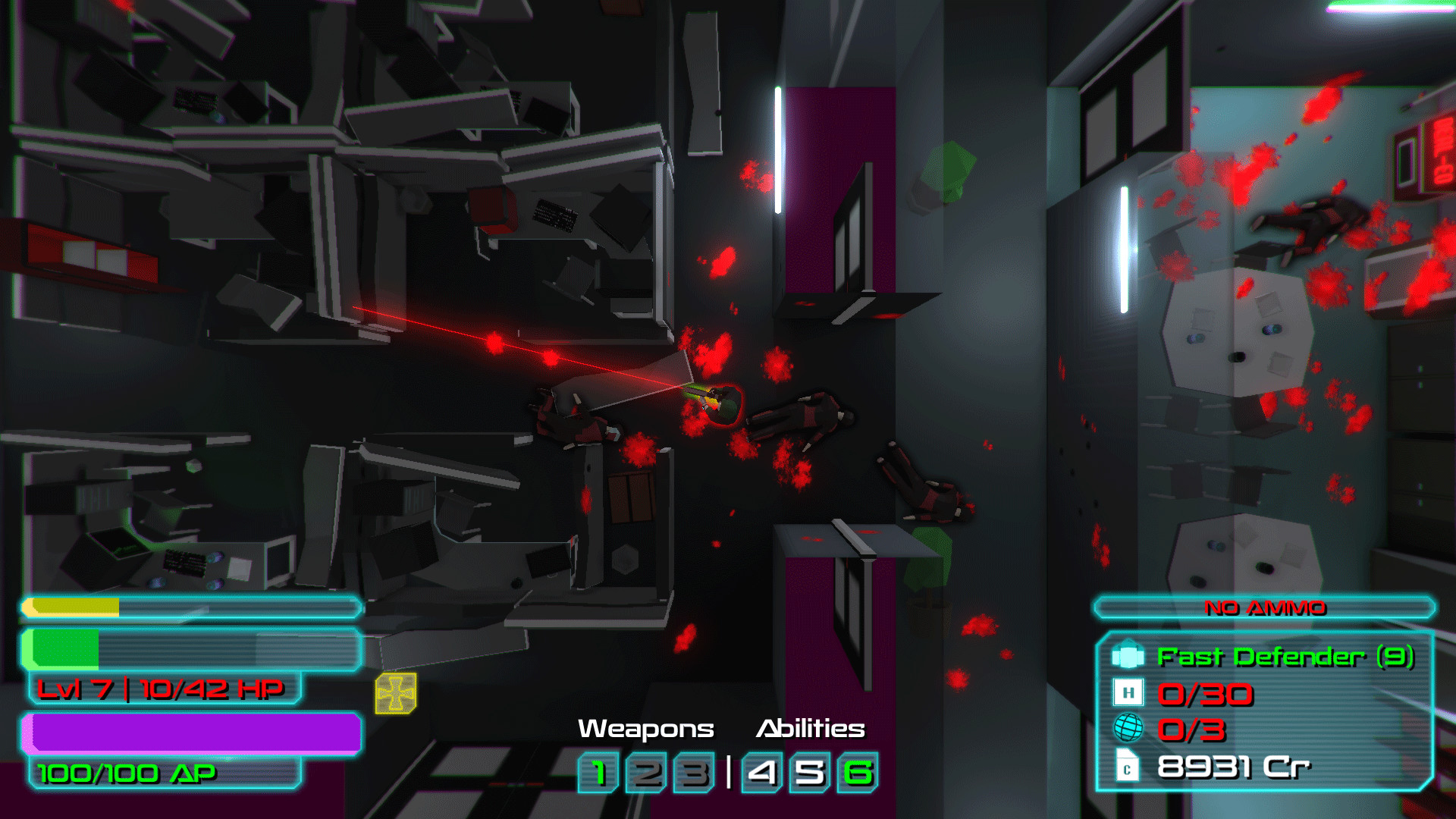Select weapon slot 1
Screen dimensions: 1456x819
(599, 773)
